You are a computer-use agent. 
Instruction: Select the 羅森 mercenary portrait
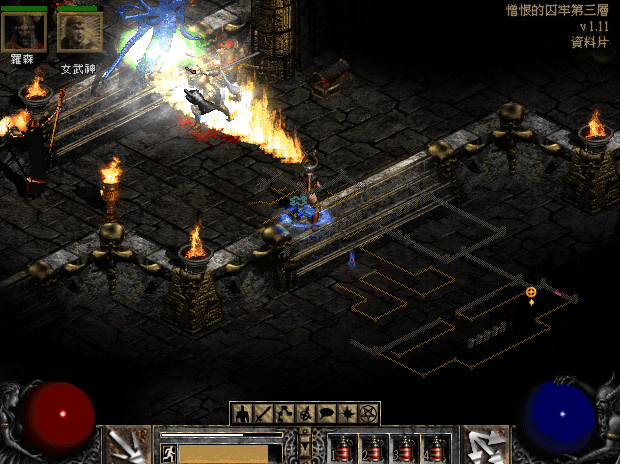[x=23, y=32]
